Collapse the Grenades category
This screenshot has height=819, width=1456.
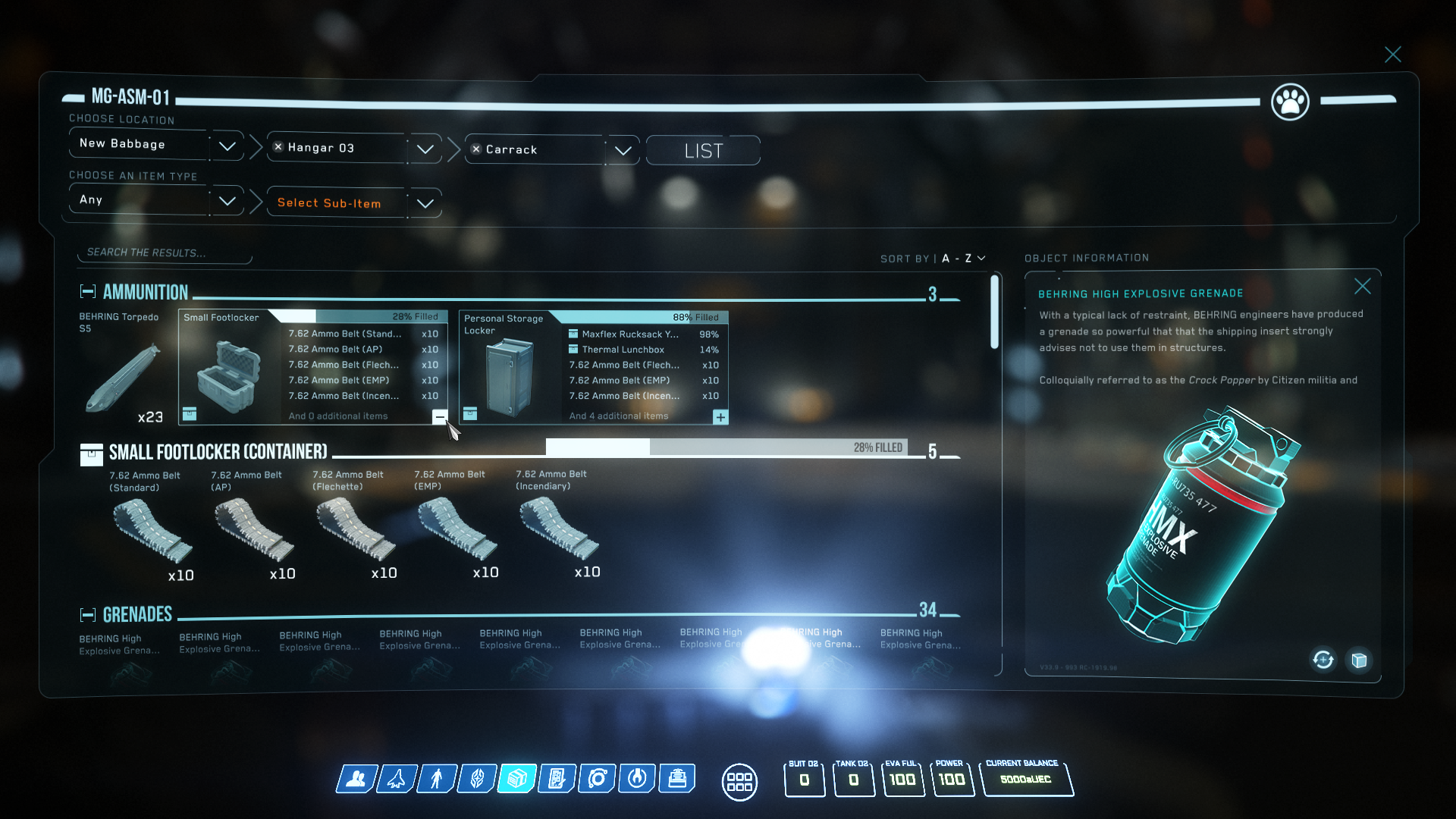point(88,614)
